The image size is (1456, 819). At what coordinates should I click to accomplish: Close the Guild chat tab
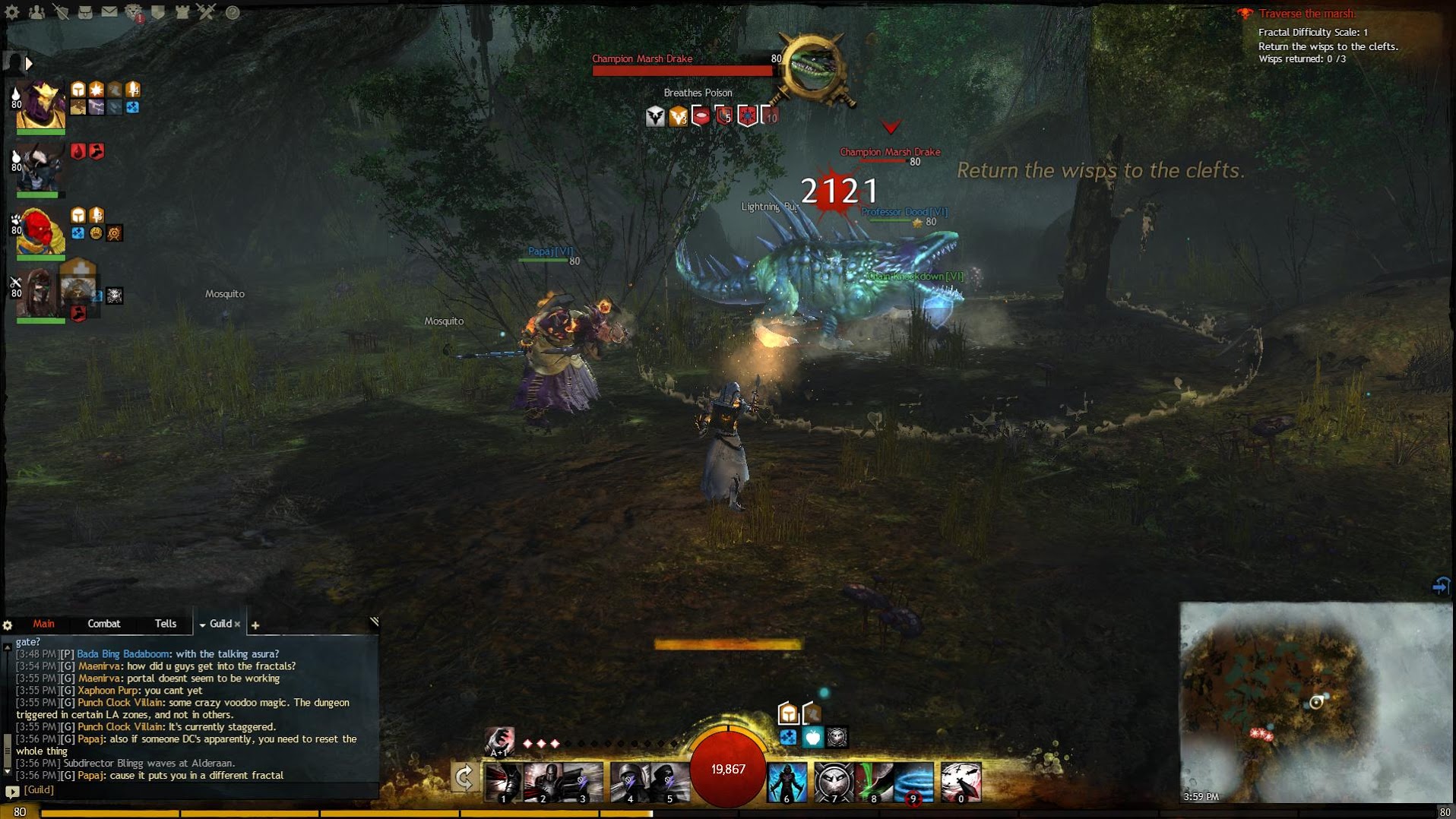(237, 625)
